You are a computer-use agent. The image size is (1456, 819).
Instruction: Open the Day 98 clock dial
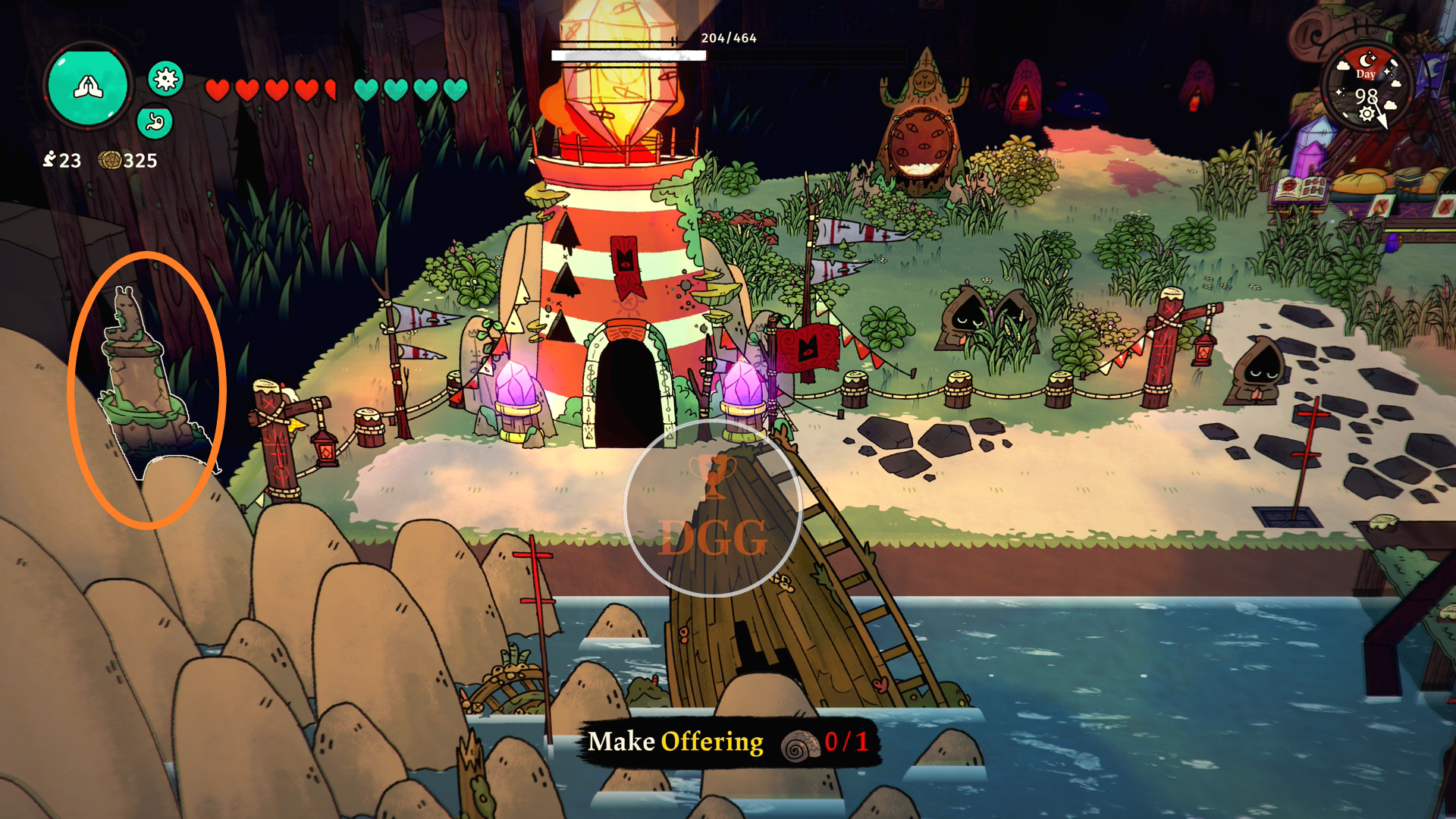point(1367,89)
